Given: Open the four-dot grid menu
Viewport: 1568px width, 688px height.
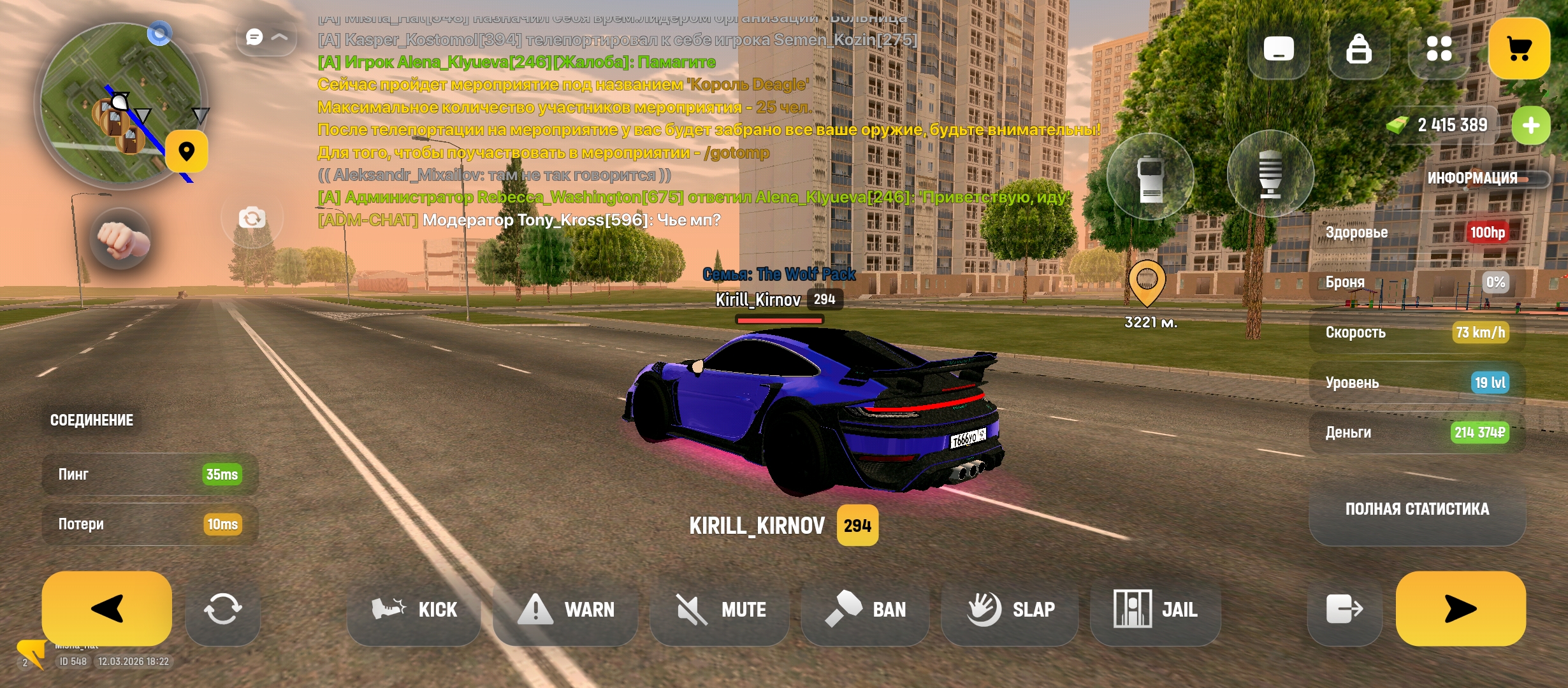Looking at the screenshot, I should [1439, 48].
